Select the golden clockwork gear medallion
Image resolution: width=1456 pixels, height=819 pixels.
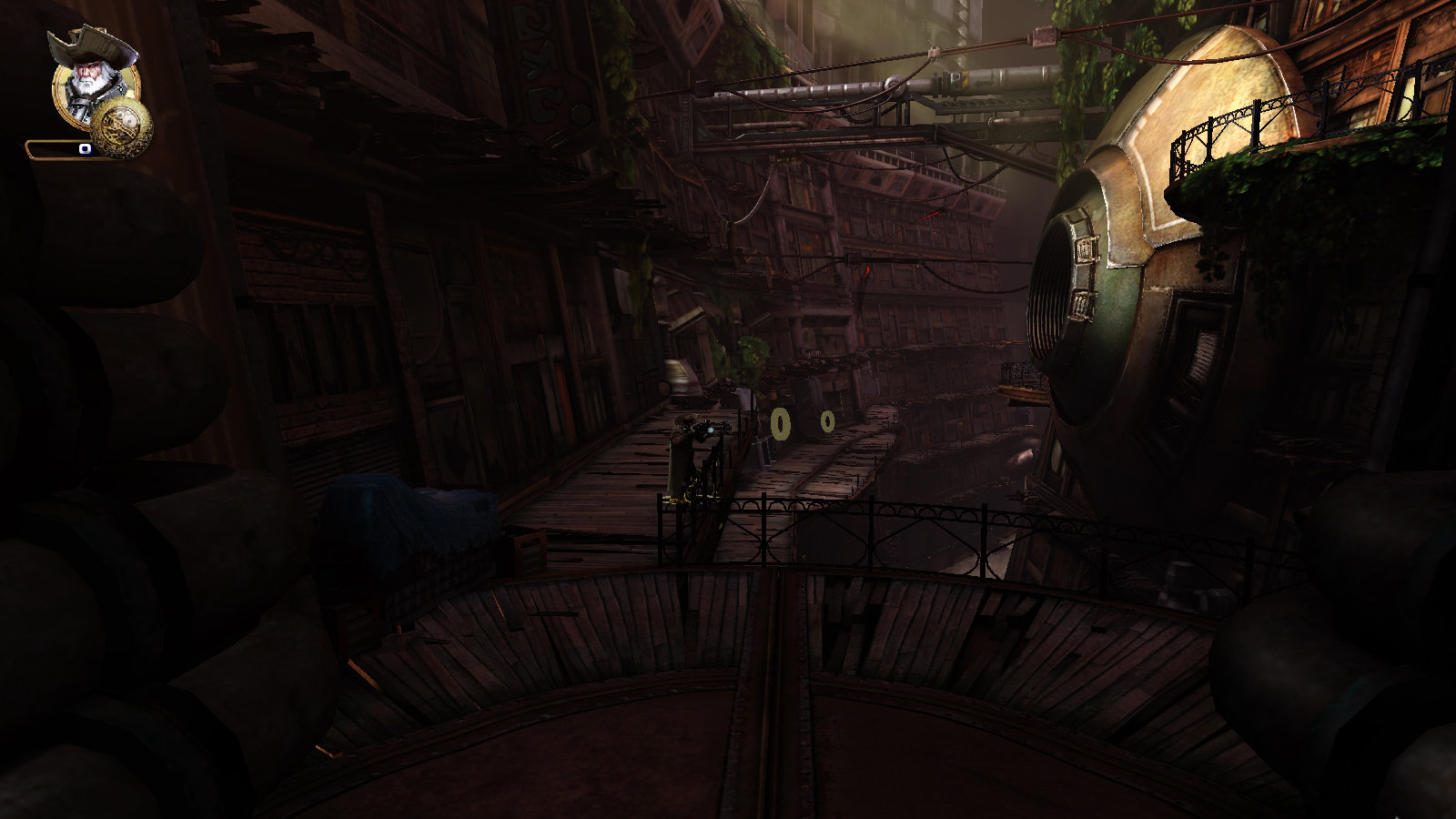point(123,127)
